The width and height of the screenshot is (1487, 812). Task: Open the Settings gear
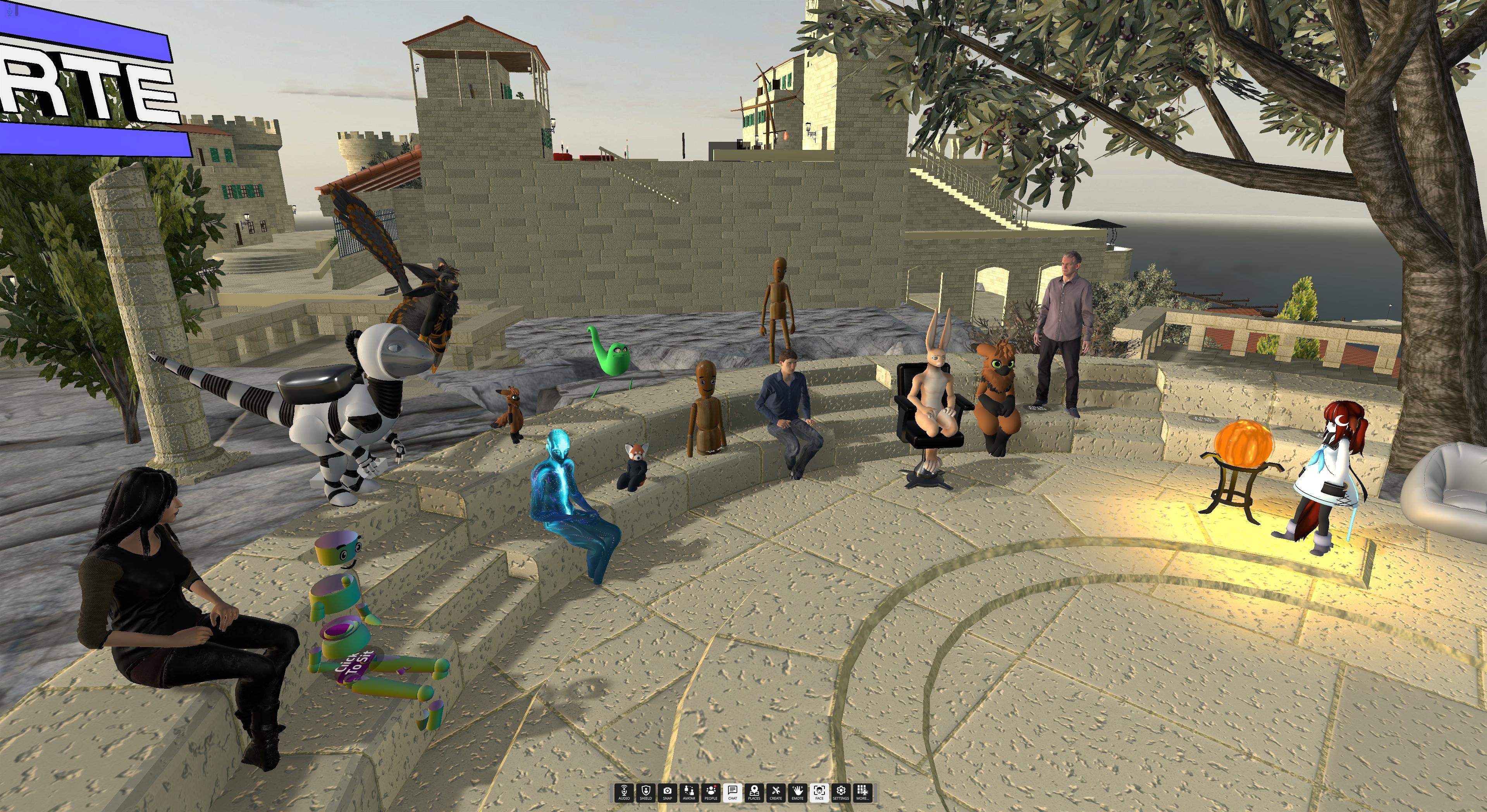click(840, 792)
